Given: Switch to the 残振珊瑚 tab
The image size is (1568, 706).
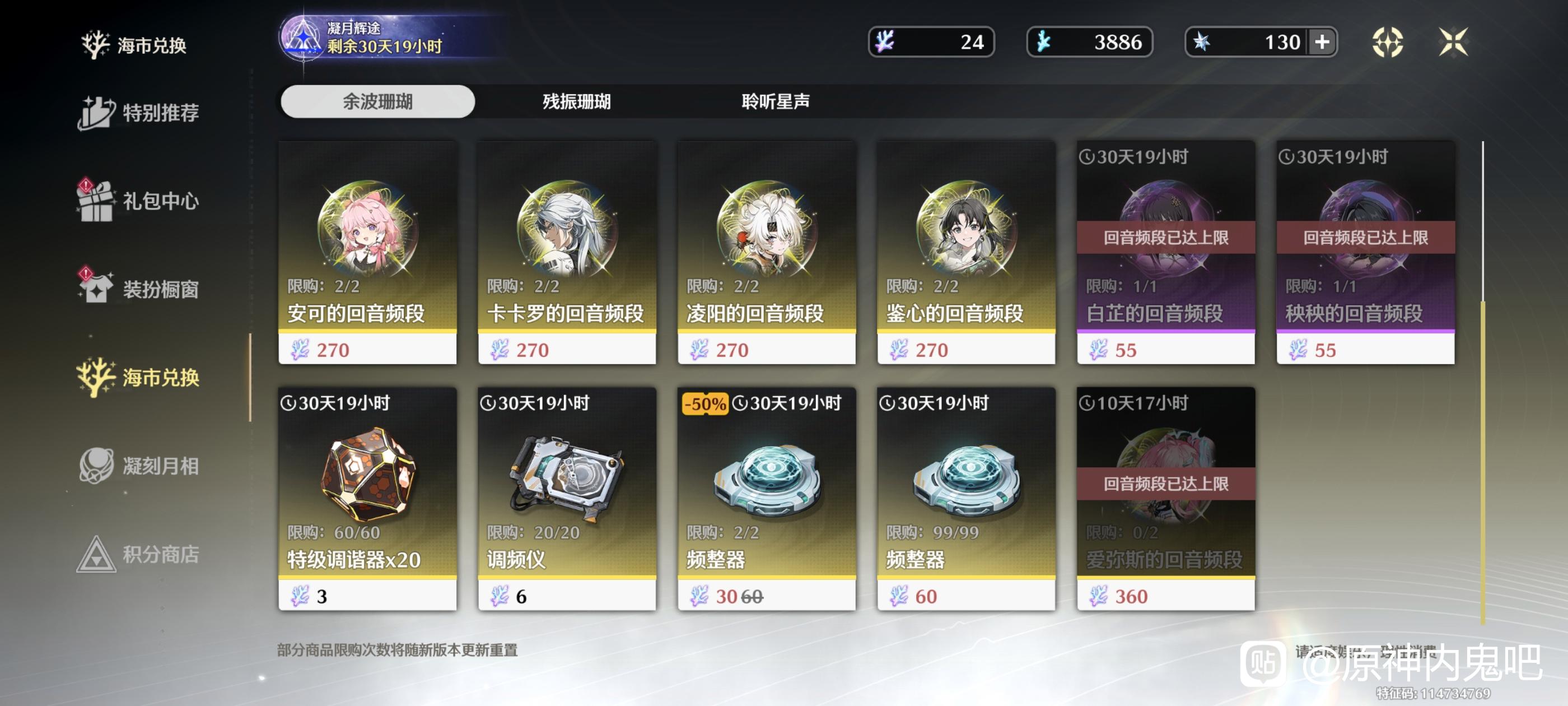Looking at the screenshot, I should 576,101.
